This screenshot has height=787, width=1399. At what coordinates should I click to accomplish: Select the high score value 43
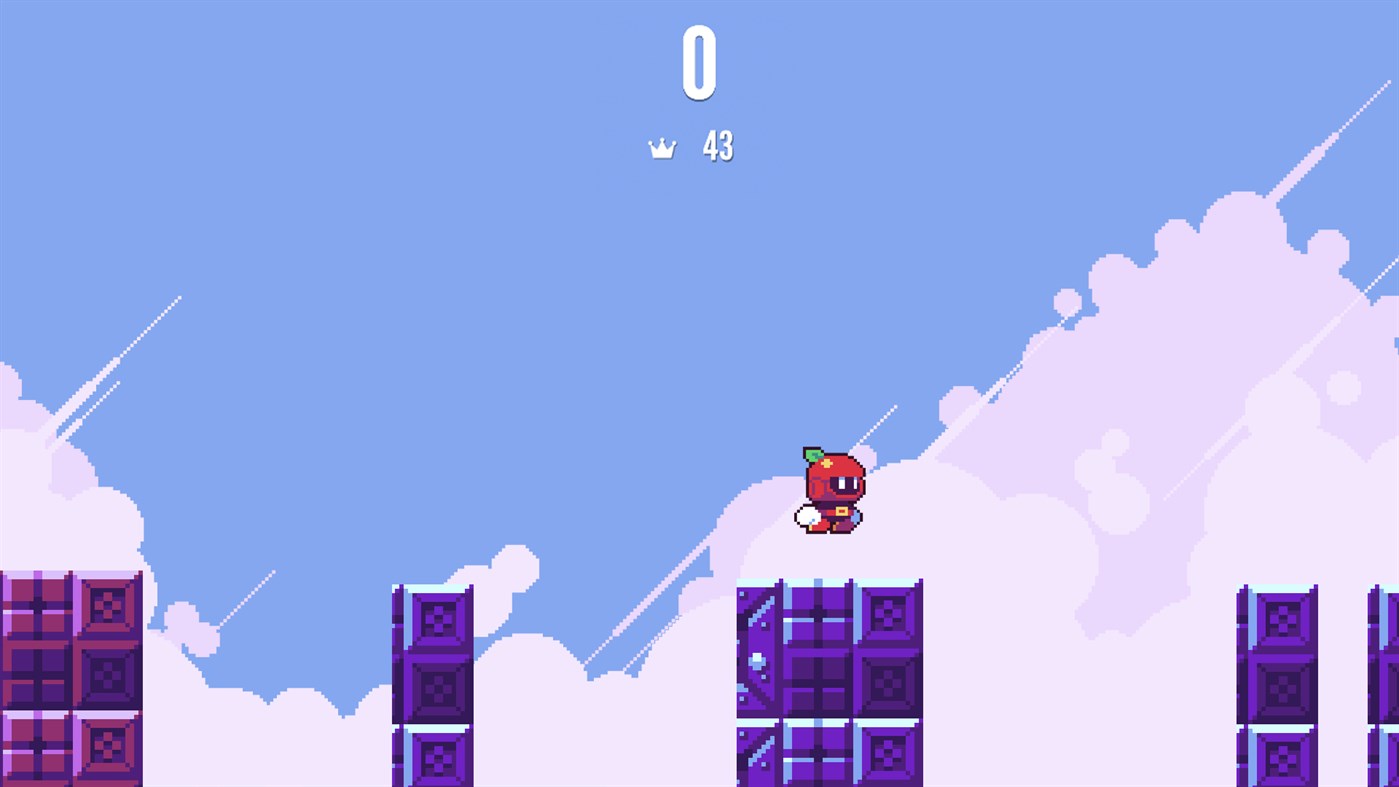tap(716, 147)
